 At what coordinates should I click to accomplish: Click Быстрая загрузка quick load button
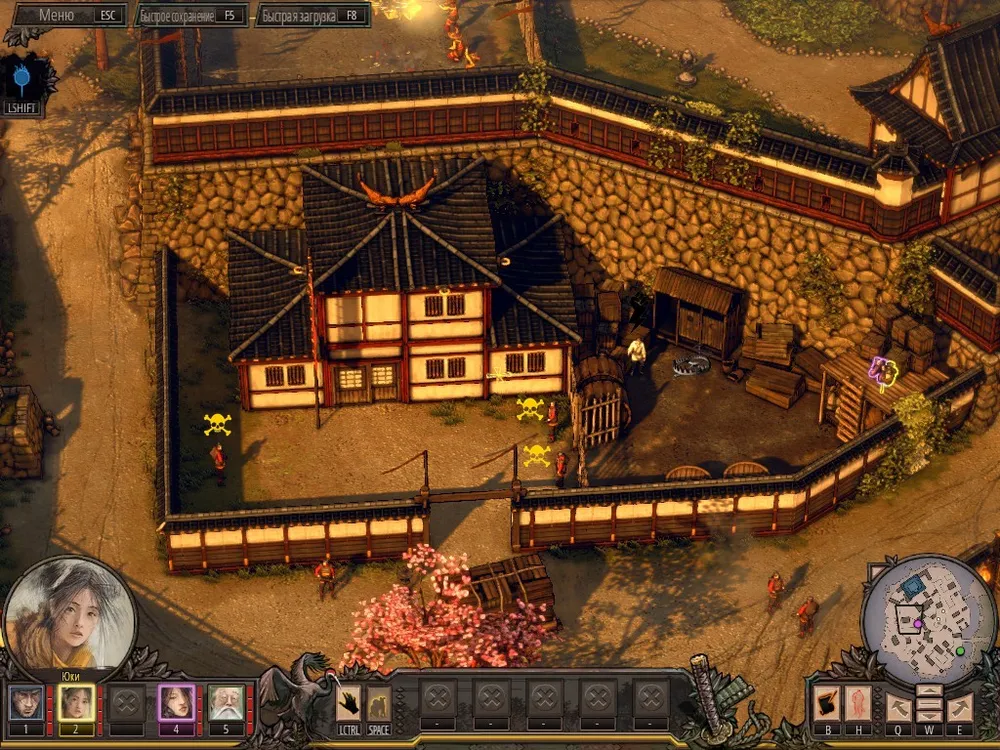coord(312,15)
